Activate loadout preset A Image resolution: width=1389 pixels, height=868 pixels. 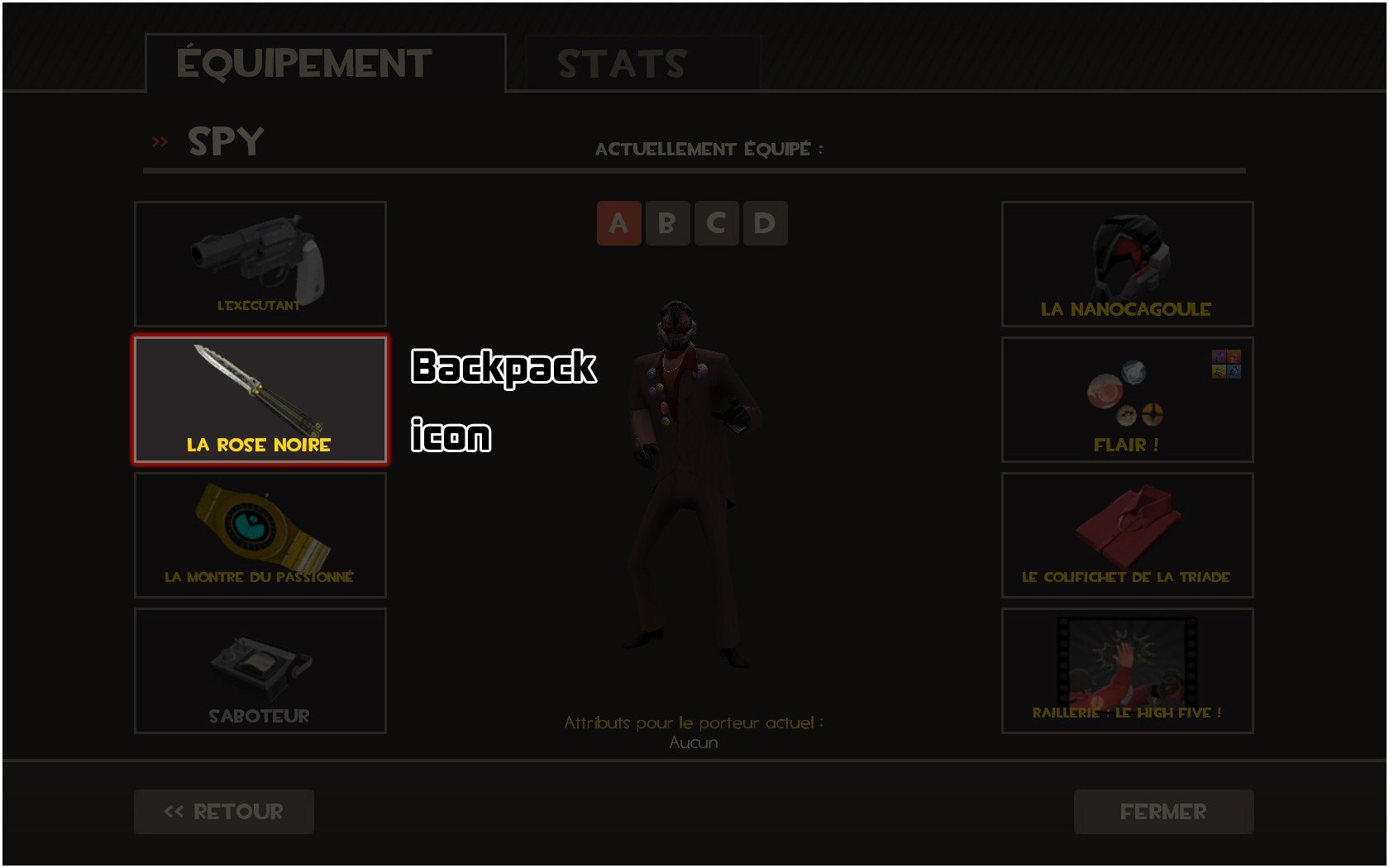click(x=618, y=223)
